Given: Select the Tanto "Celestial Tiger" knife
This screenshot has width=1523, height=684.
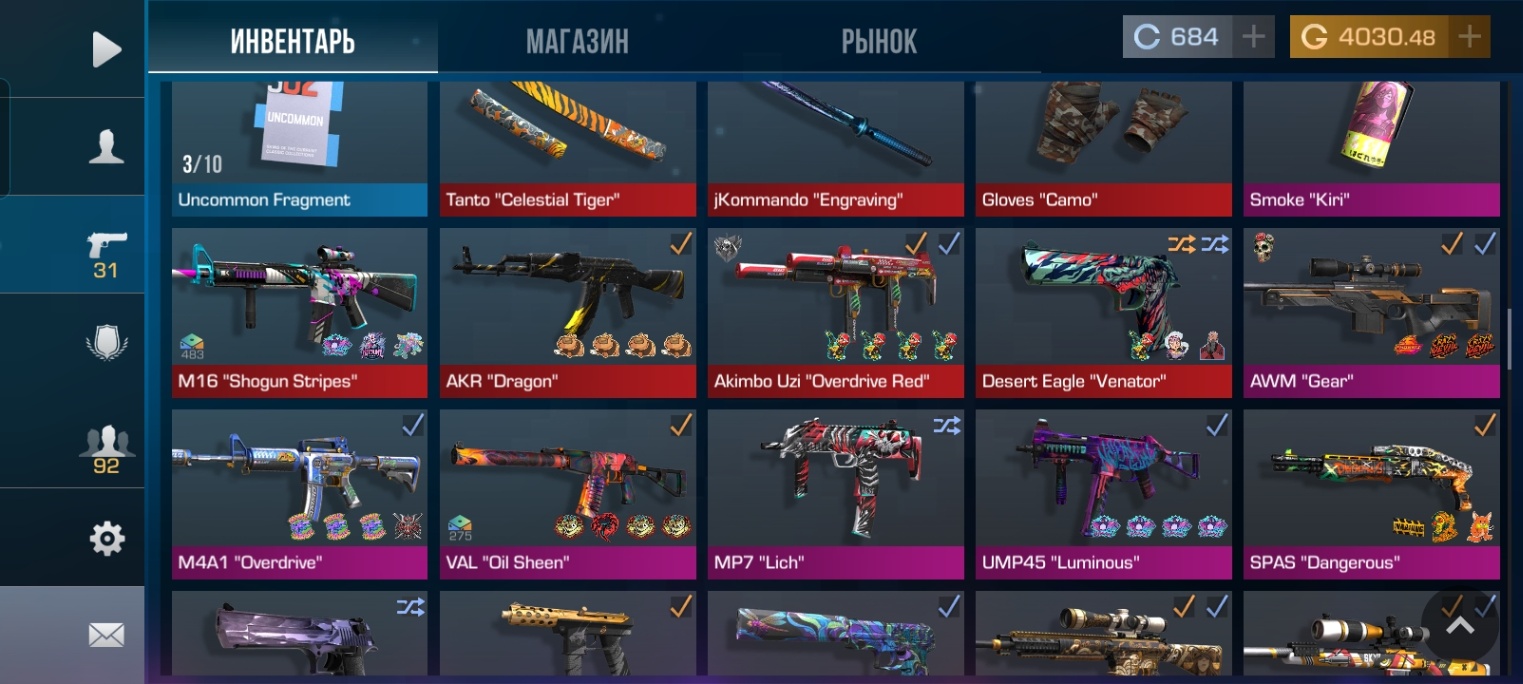Looking at the screenshot, I should point(567,148).
